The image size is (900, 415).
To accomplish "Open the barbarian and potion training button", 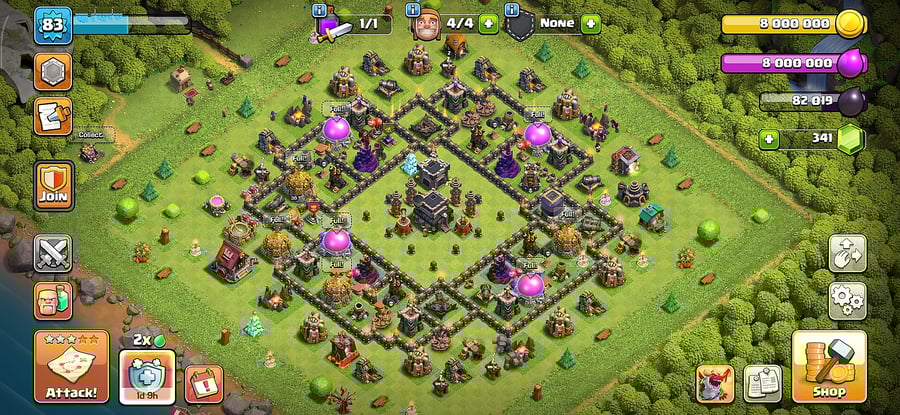I will (x=52, y=300).
